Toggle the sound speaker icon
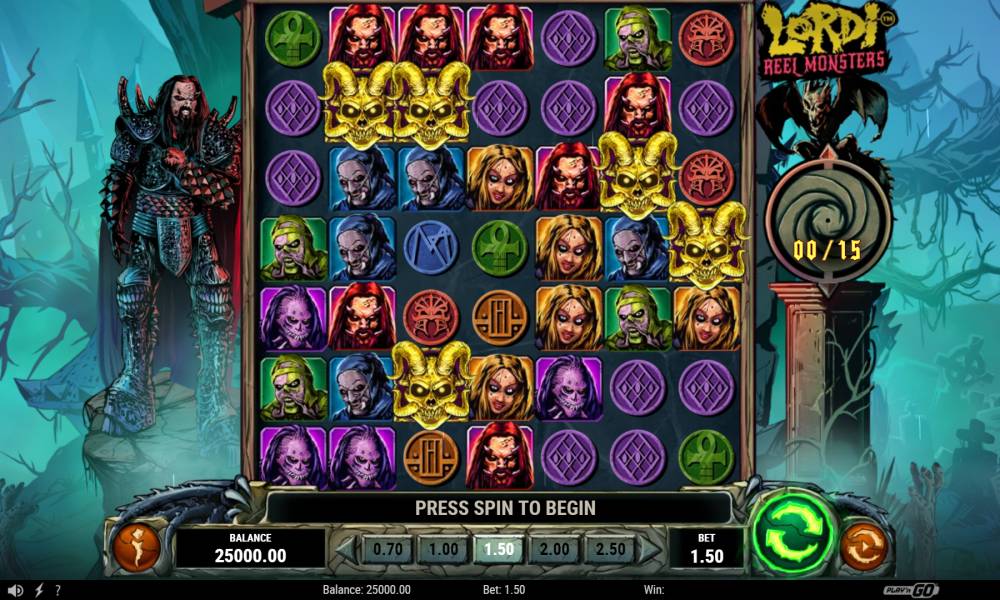Screen dimensions: 1000x600 tap(14, 590)
